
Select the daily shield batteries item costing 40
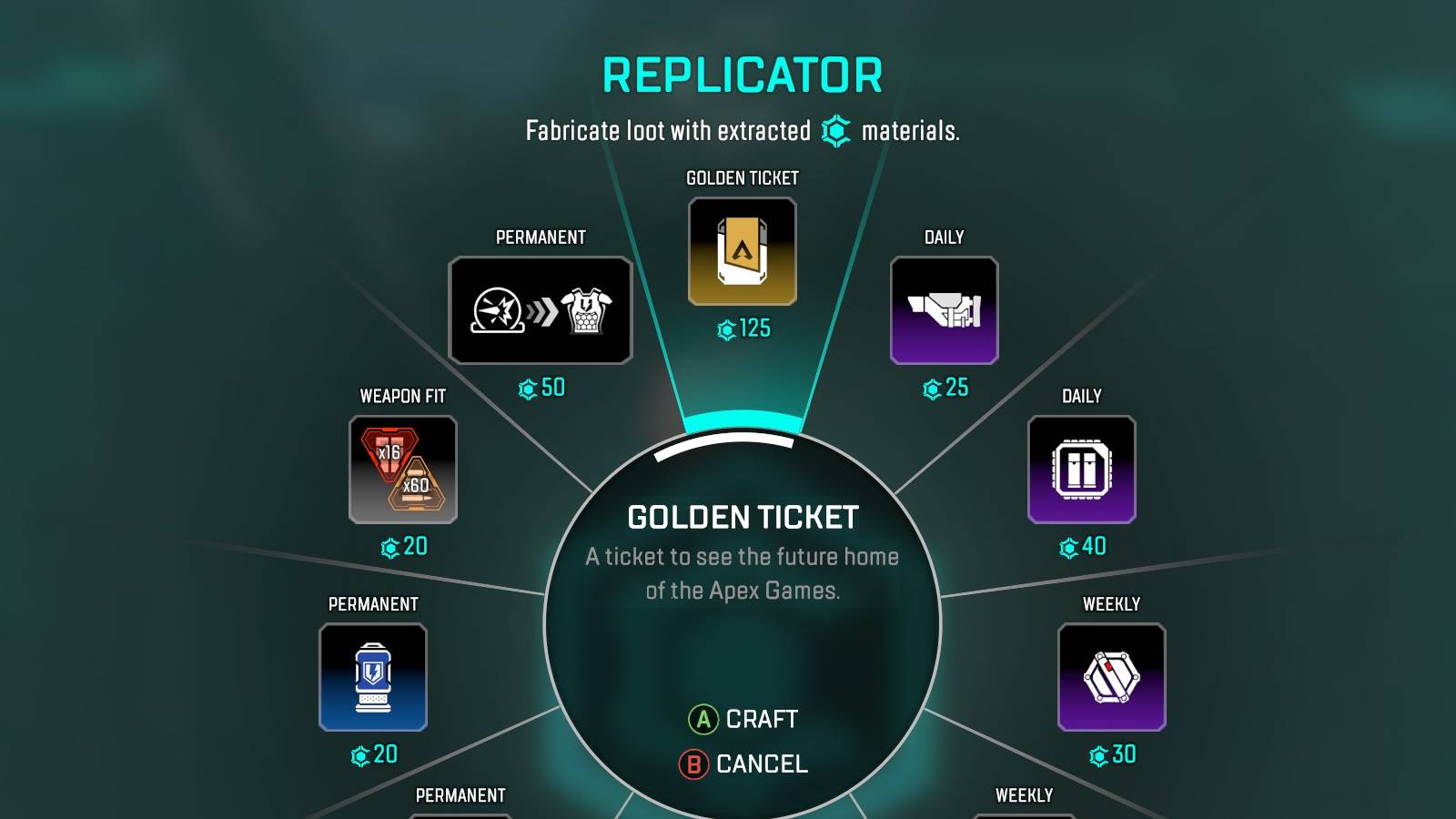1080,470
